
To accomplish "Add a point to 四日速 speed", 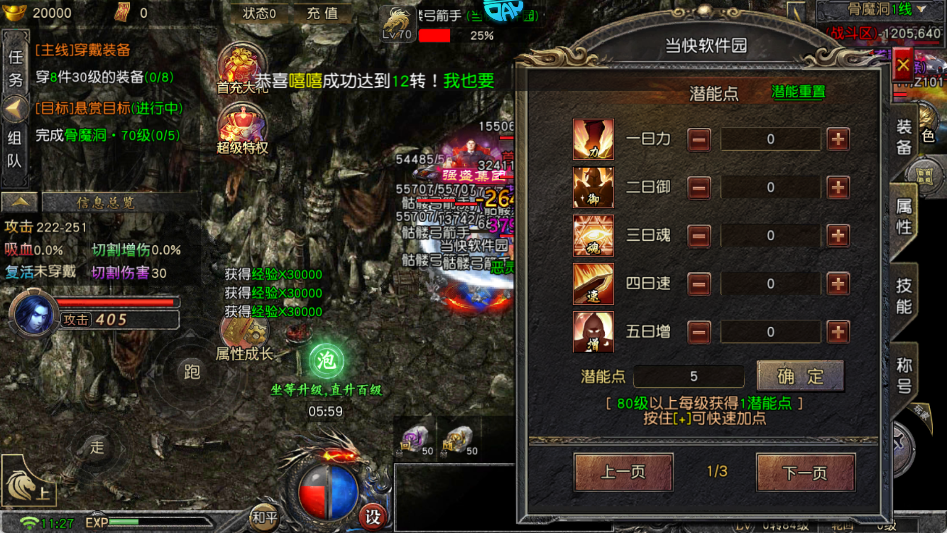I will pos(838,283).
